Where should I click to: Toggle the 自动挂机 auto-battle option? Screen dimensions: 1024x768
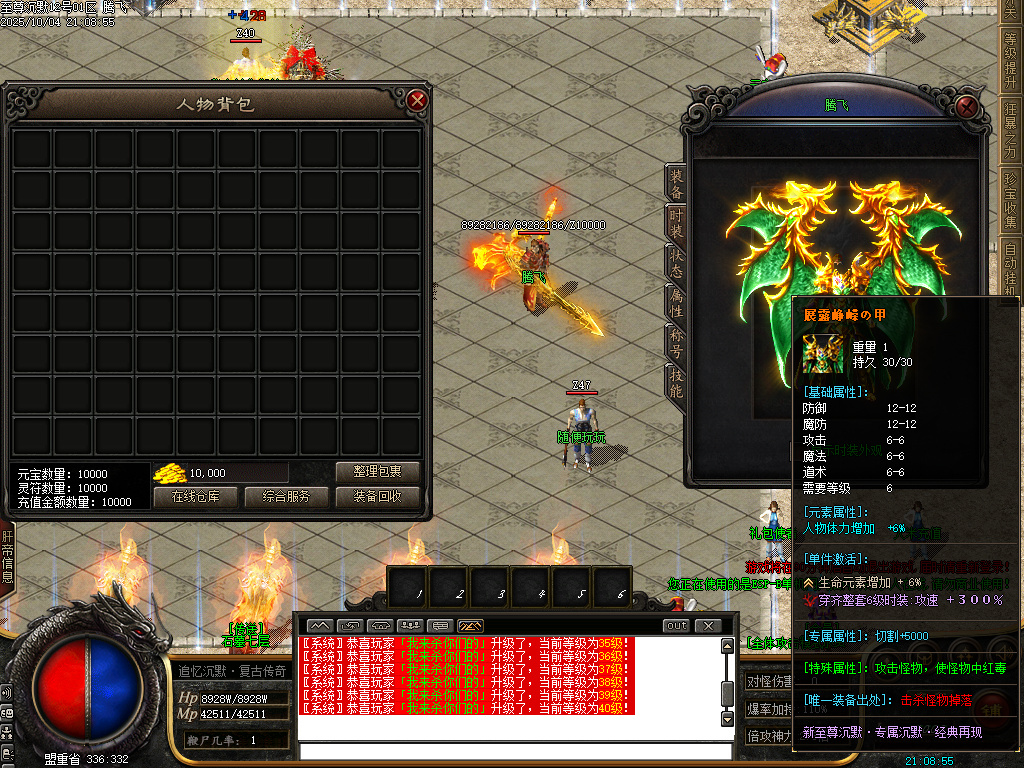pyautogui.click(x=1011, y=268)
